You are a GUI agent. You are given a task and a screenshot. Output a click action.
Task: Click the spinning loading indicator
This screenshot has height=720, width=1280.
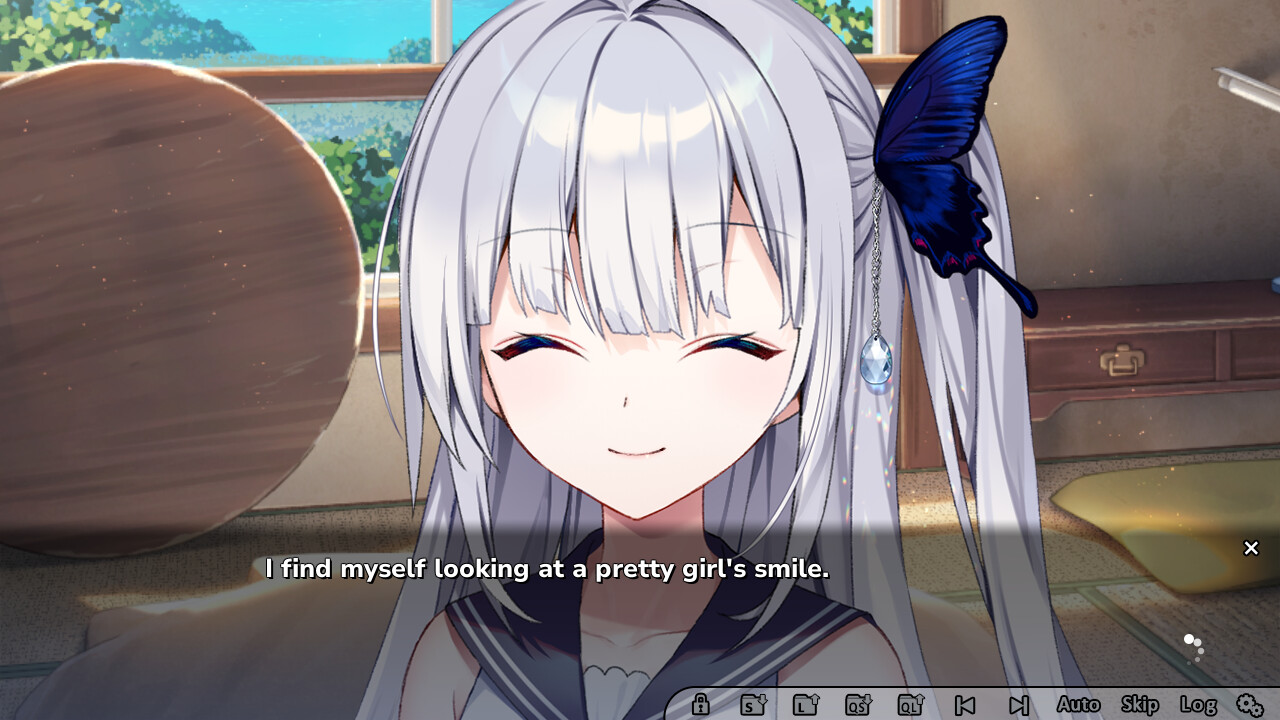coord(1194,648)
